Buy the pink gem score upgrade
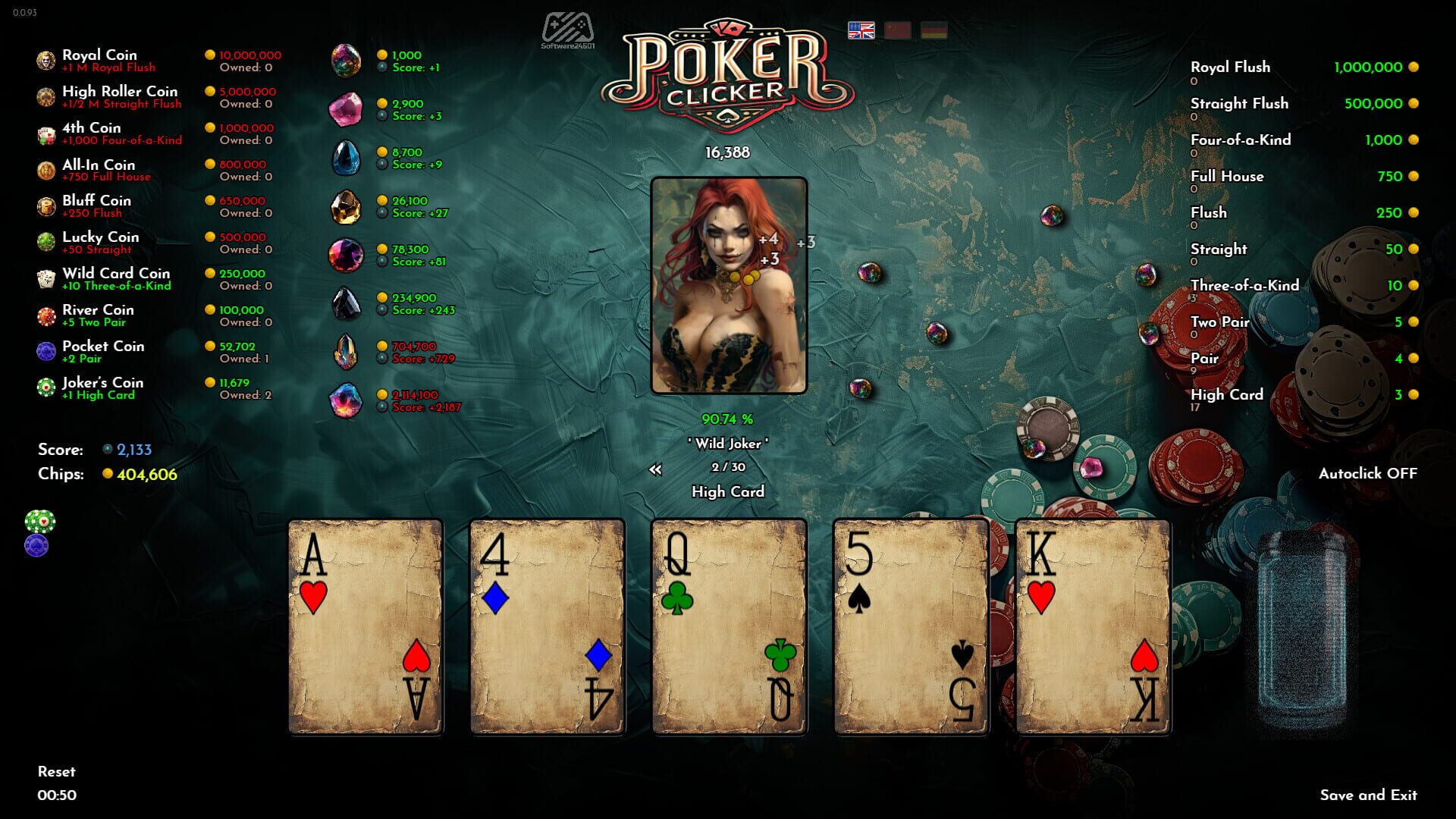The width and height of the screenshot is (1456, 819). 347,110
